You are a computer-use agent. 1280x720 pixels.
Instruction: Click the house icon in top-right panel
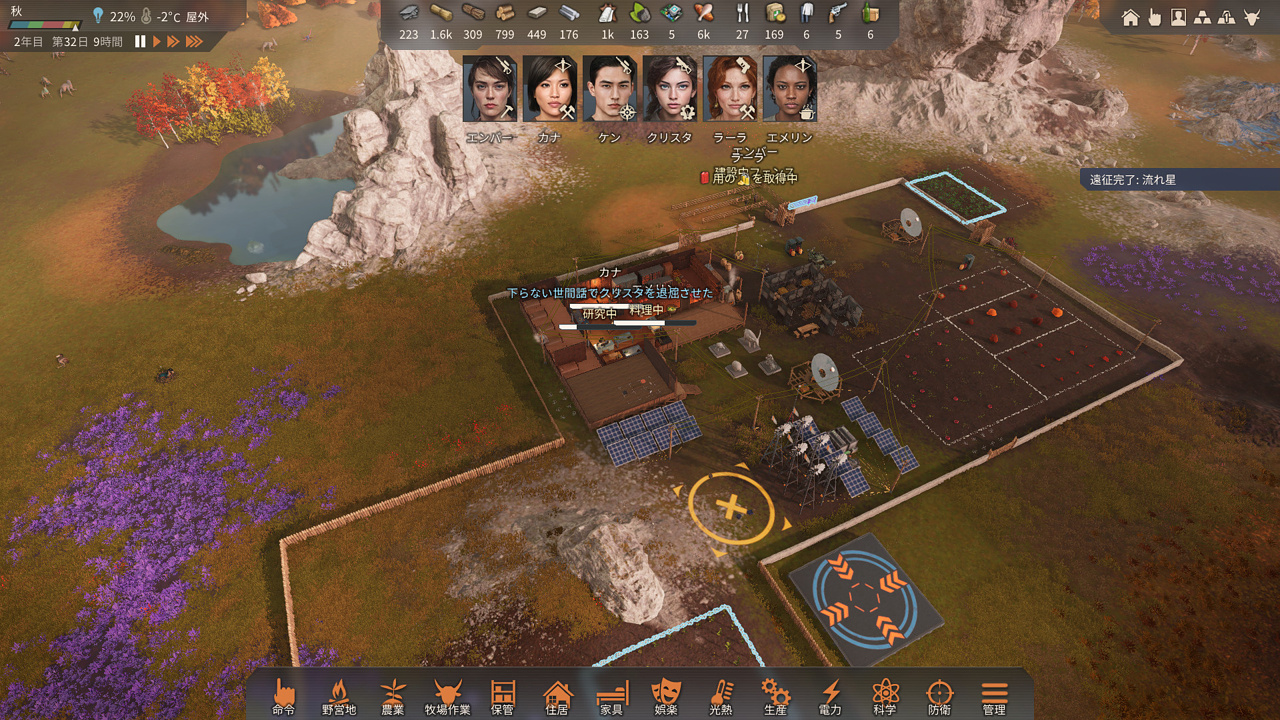coord(1130,17)
